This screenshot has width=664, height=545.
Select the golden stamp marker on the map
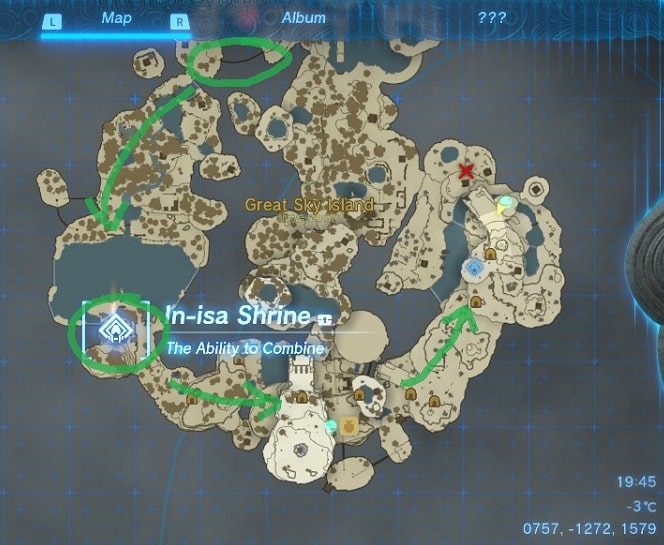click(x=350, y=425)
